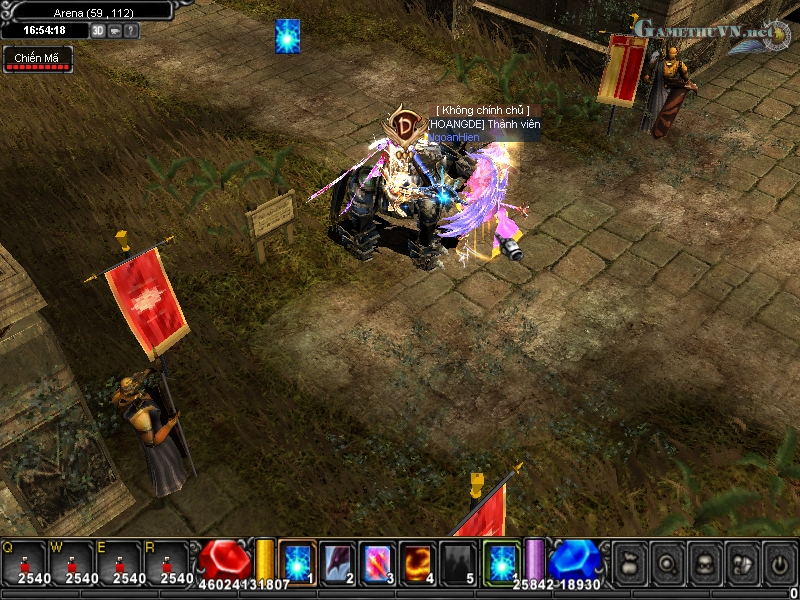Open the inventory bag menu

628,563
